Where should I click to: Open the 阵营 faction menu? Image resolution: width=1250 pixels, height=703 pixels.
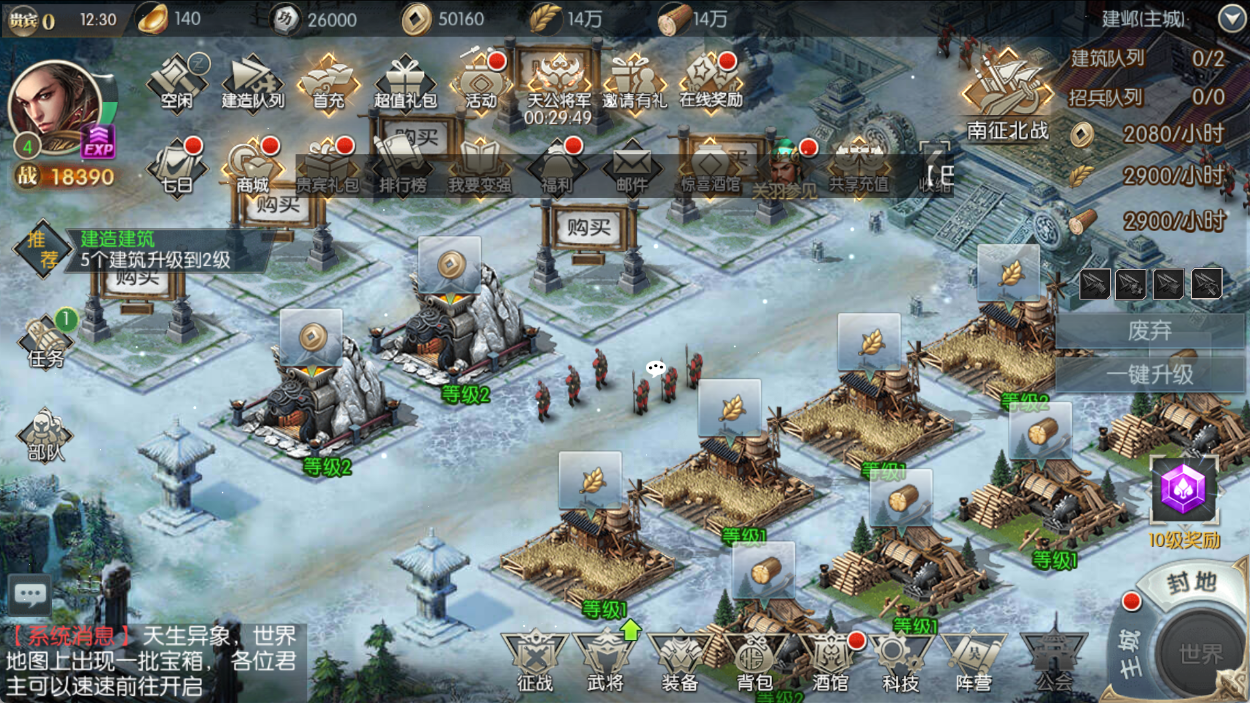973,662
